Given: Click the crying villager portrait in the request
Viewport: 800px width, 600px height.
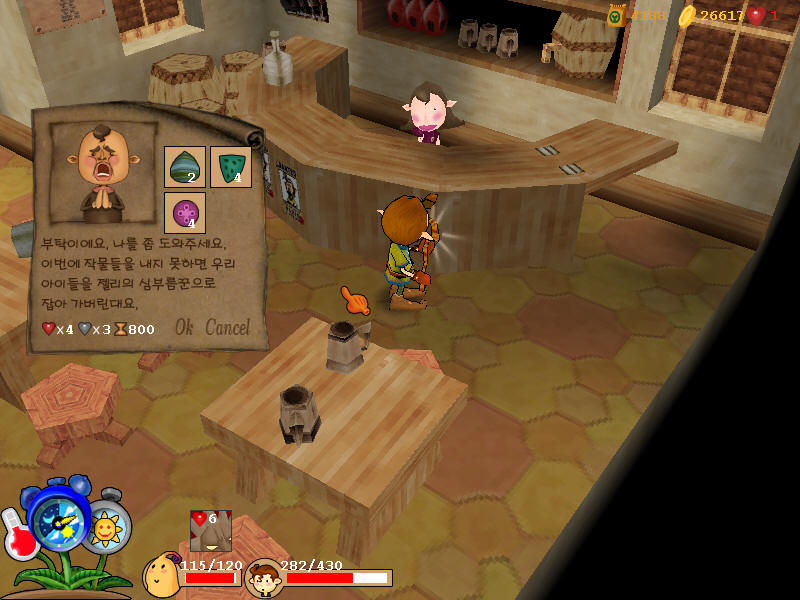Looking at the screenshot, I should pos(104,172).
